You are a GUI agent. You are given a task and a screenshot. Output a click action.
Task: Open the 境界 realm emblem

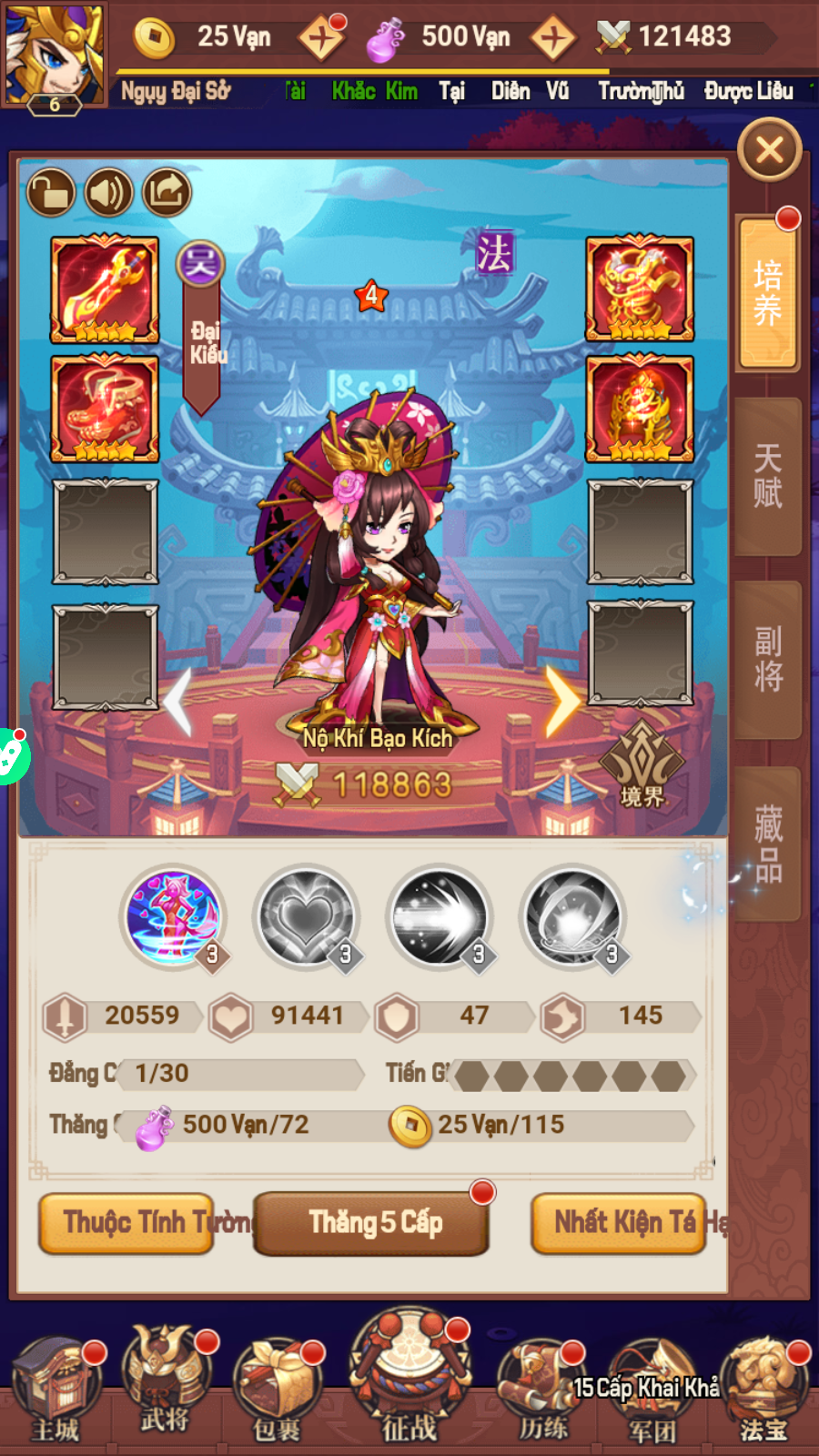(642, 764)
